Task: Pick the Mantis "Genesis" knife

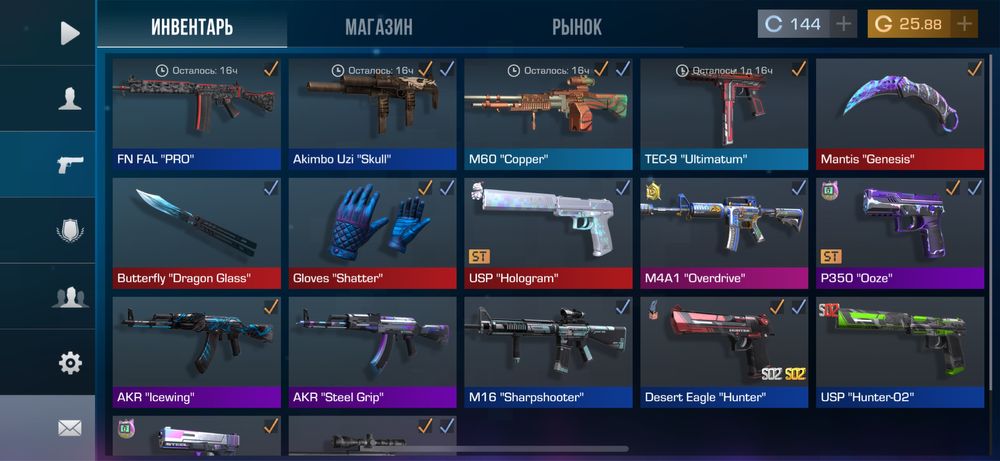Action: tap(900, 113)
